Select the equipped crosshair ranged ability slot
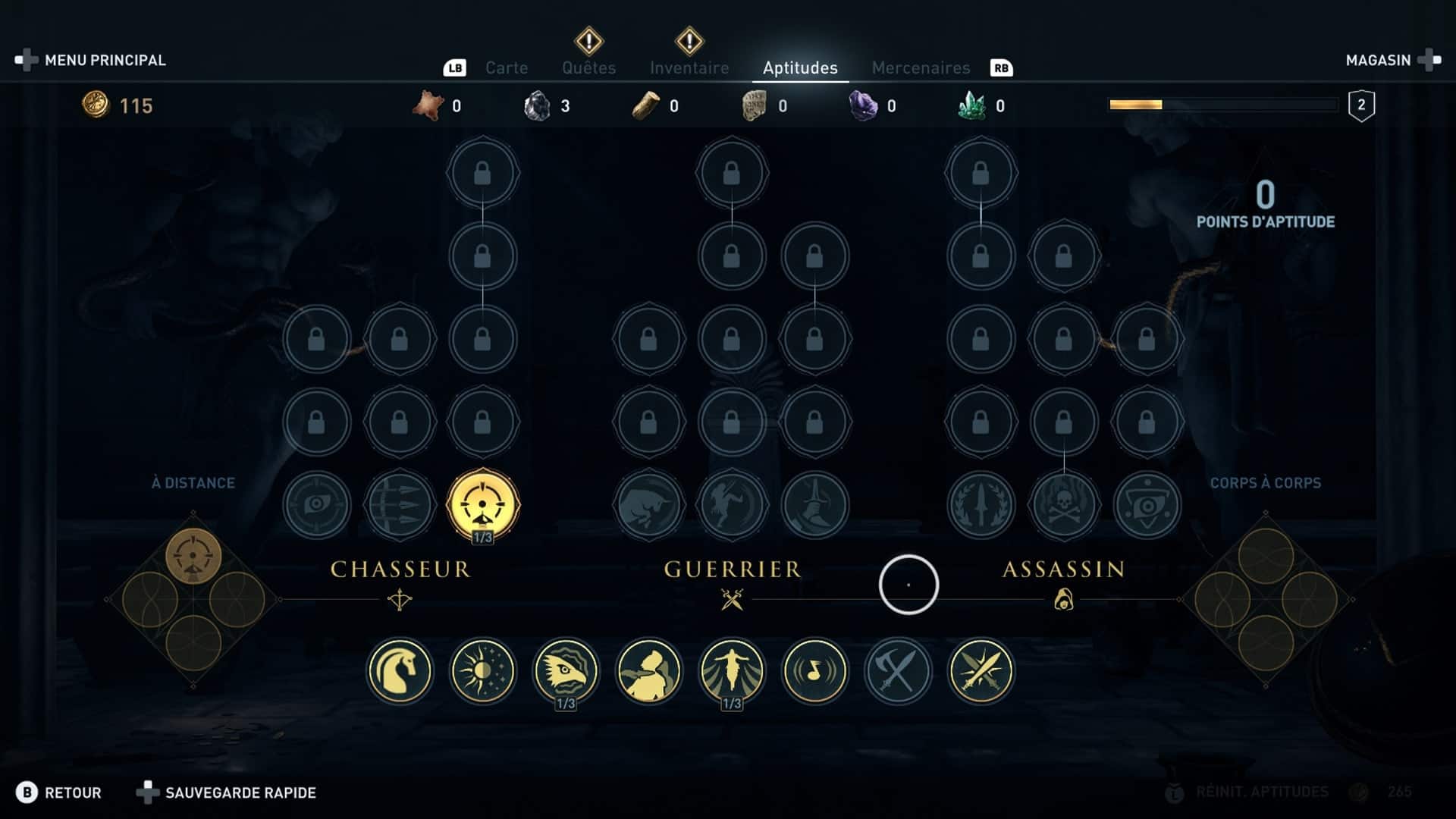 (193, 556)
